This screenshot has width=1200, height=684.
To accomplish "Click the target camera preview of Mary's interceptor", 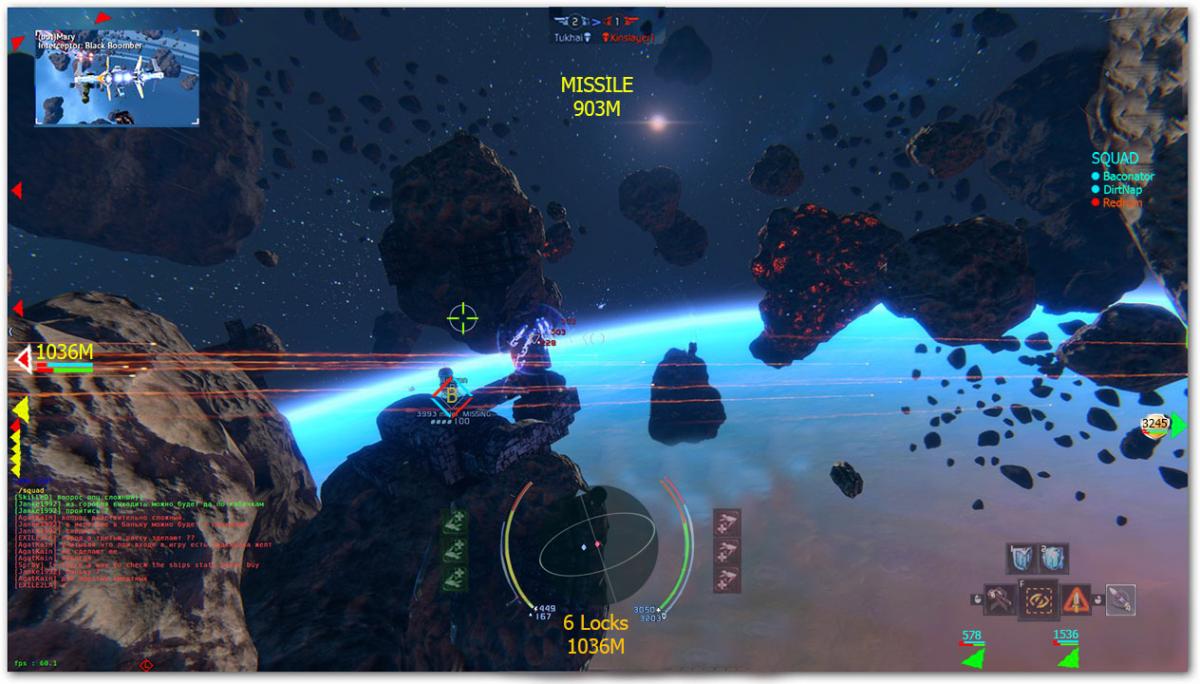I will pyautogui.click(x=117, y=77).
